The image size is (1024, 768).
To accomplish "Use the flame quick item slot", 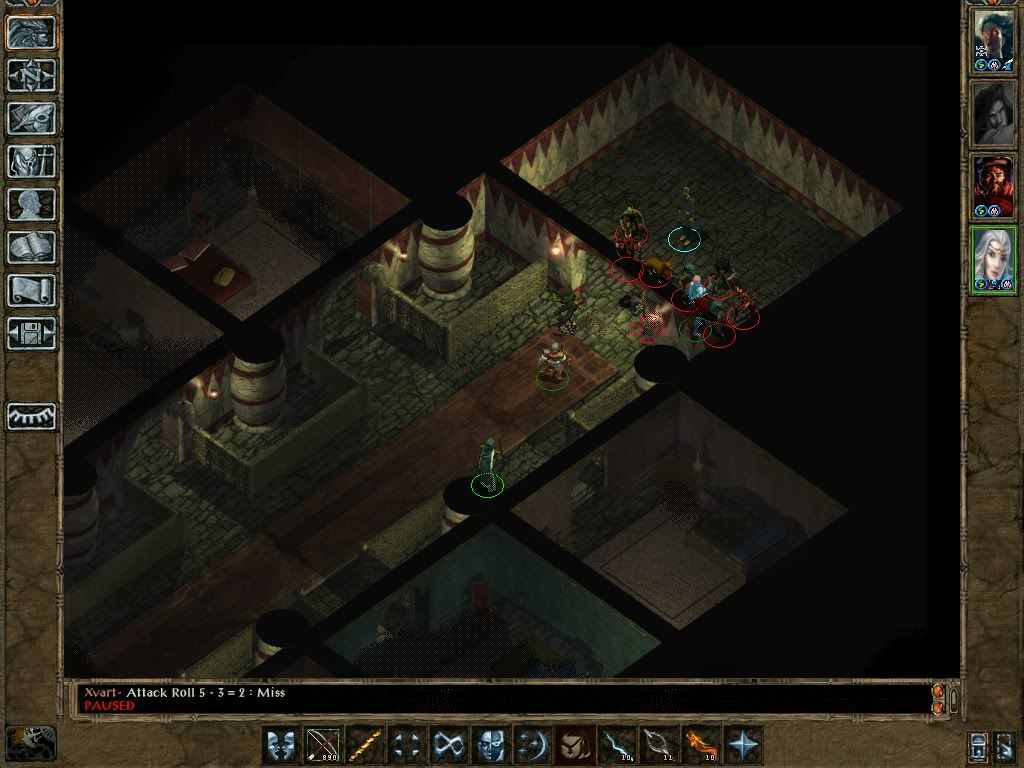I will click(700, 745).
